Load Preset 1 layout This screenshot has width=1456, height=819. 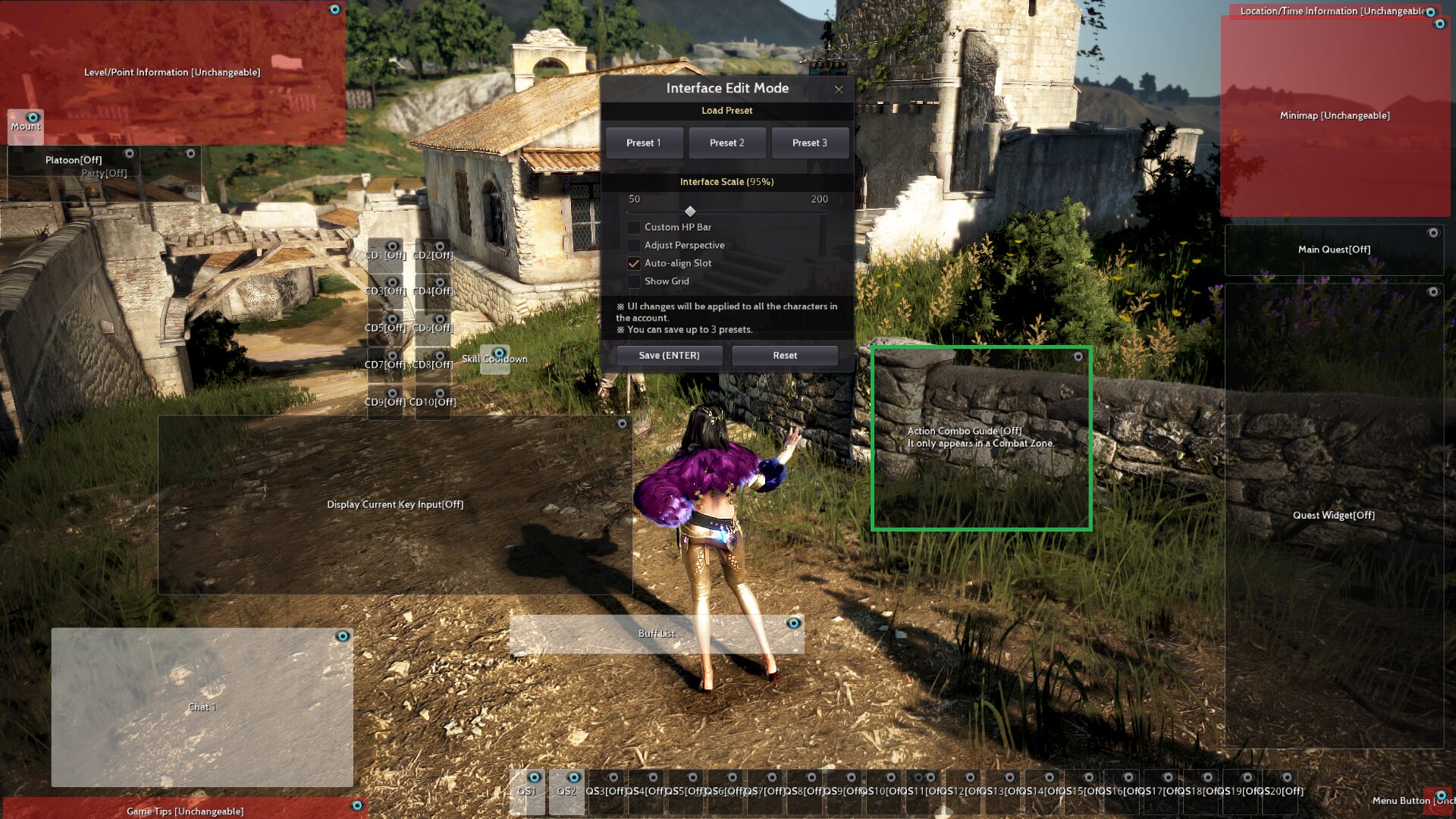643,143
